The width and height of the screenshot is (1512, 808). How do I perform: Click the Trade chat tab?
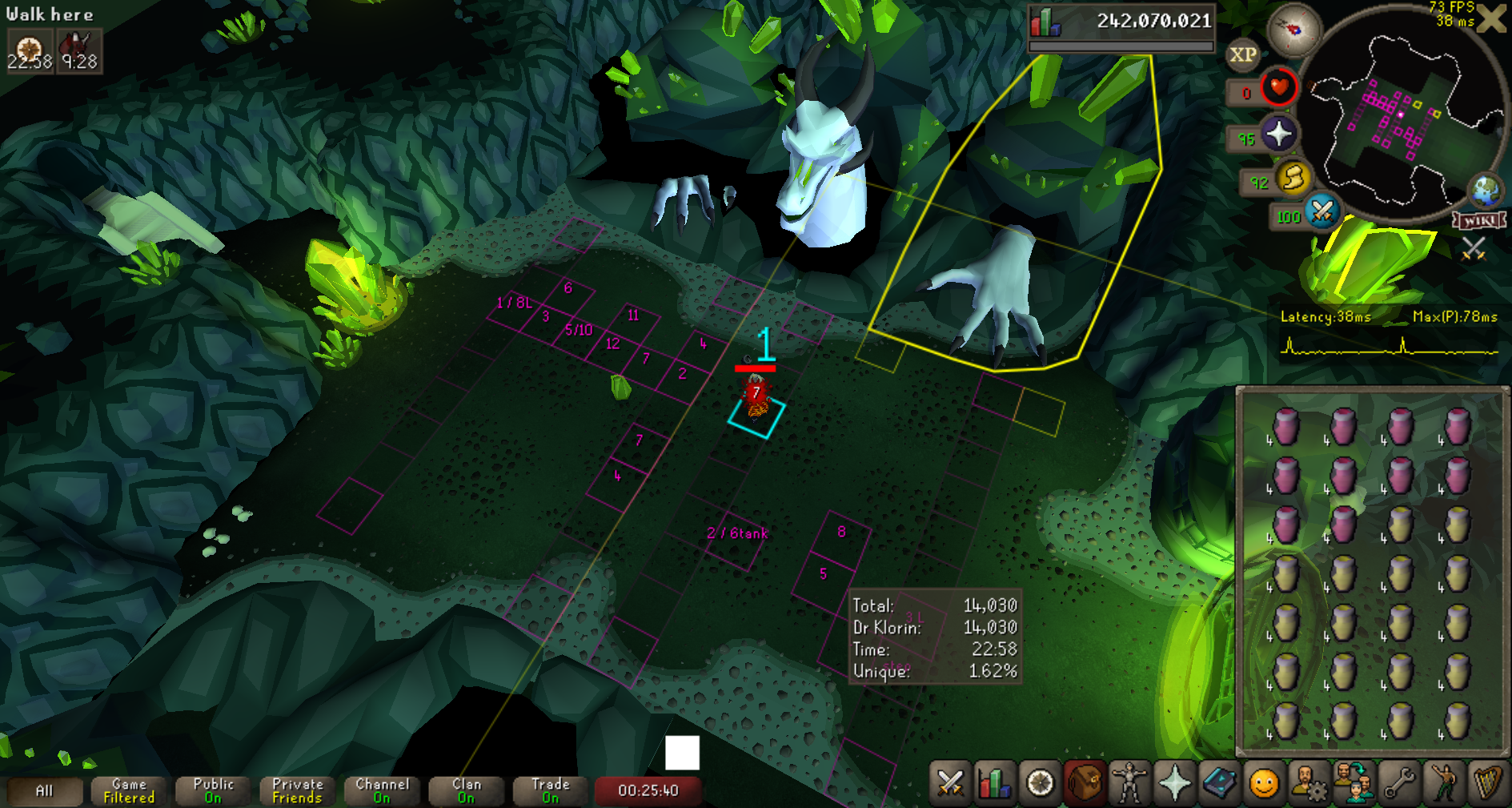[550, 791]
